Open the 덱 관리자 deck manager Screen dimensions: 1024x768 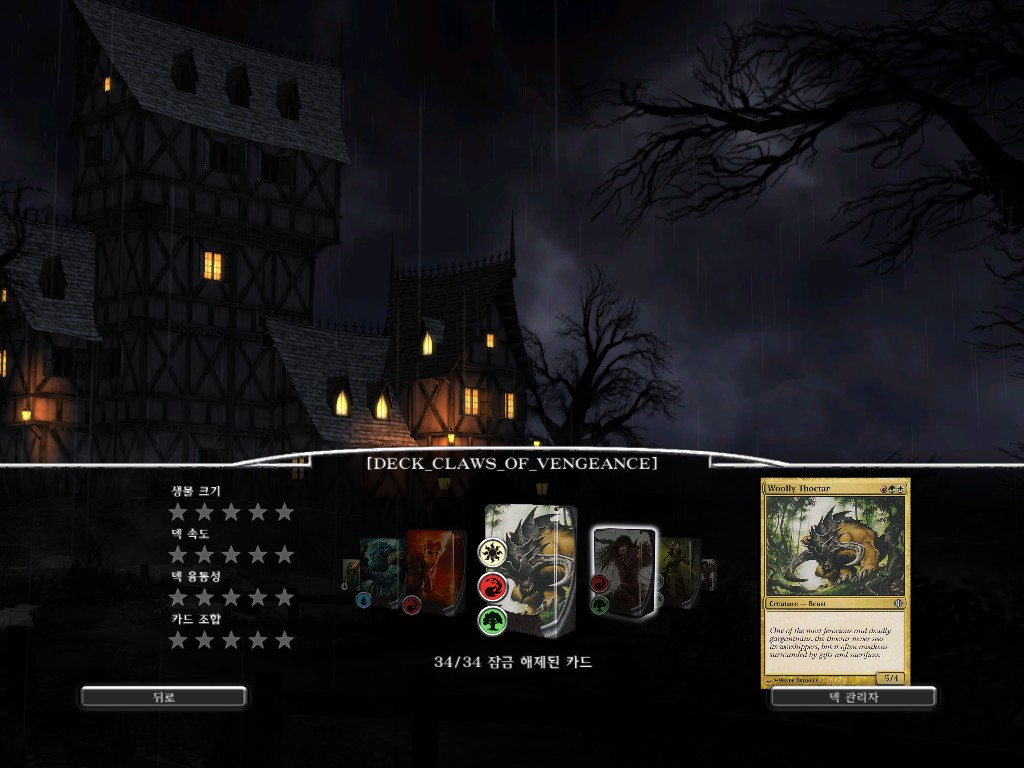(853, 697)
